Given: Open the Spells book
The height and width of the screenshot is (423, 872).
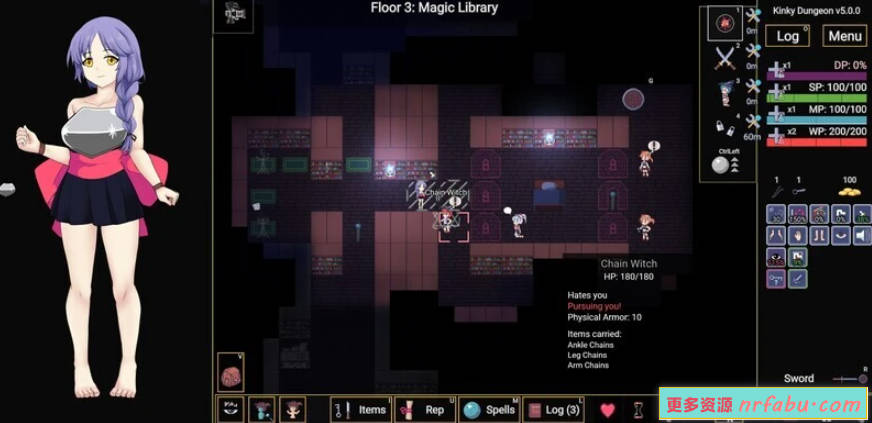Looking at the screenshot, I should pos(490,409).
